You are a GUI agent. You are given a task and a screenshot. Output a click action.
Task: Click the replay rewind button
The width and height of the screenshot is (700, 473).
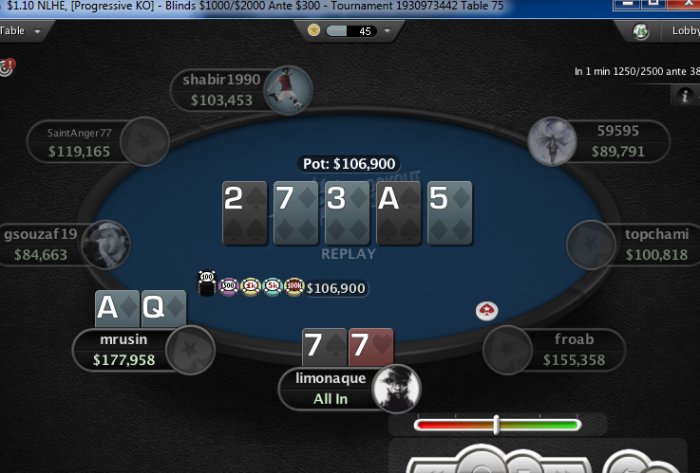(x=437, y=467)
